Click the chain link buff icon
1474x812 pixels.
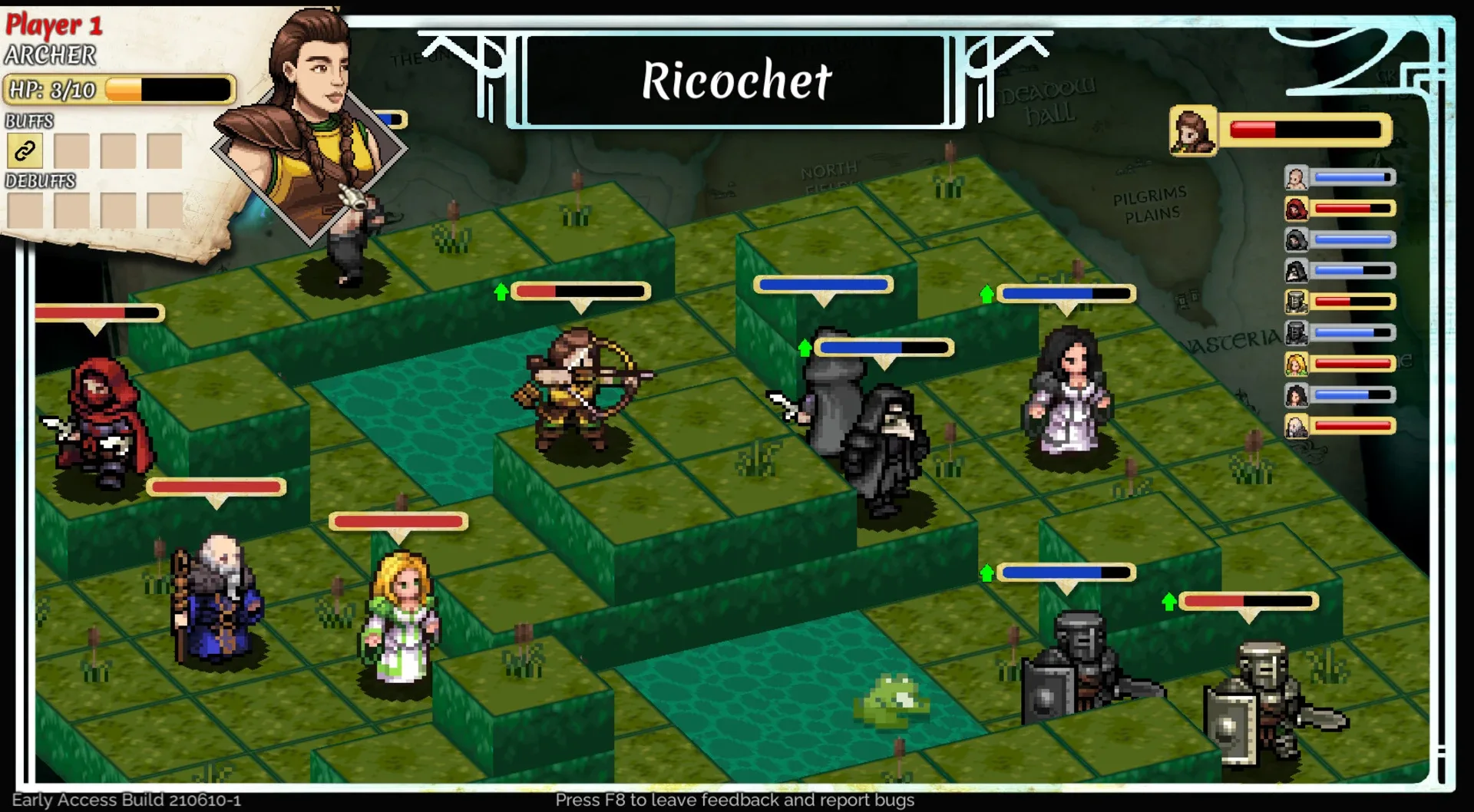pyautogui.click(x=25, y=150)
